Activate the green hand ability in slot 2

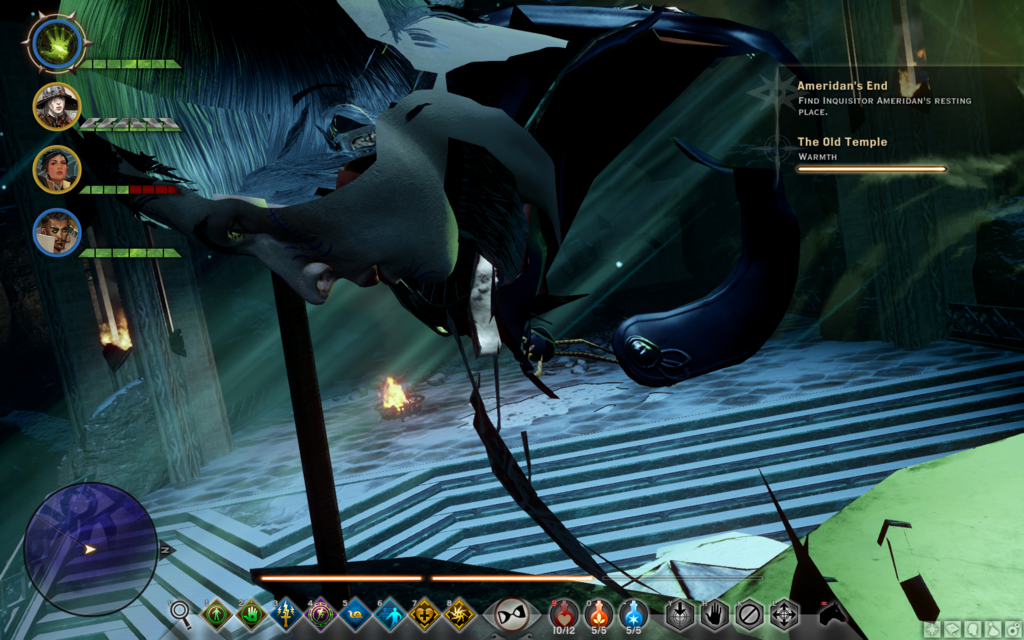(251, 613)
